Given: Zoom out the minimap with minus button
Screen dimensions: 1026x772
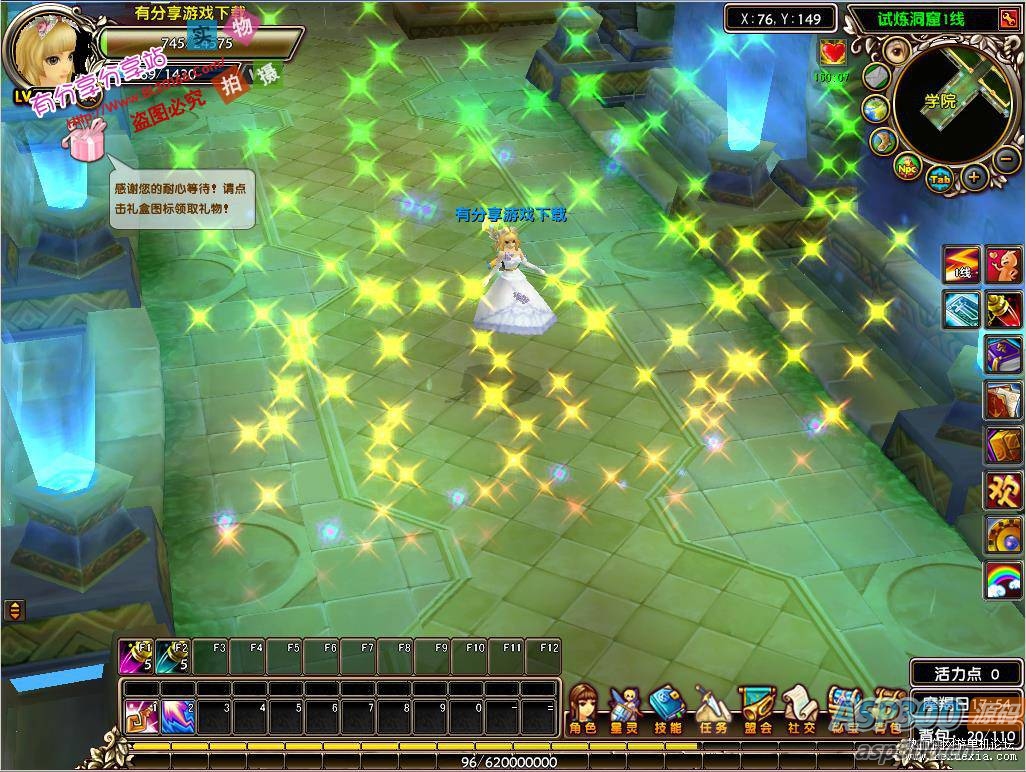Looking at the screenshot, I should 1007,158.
